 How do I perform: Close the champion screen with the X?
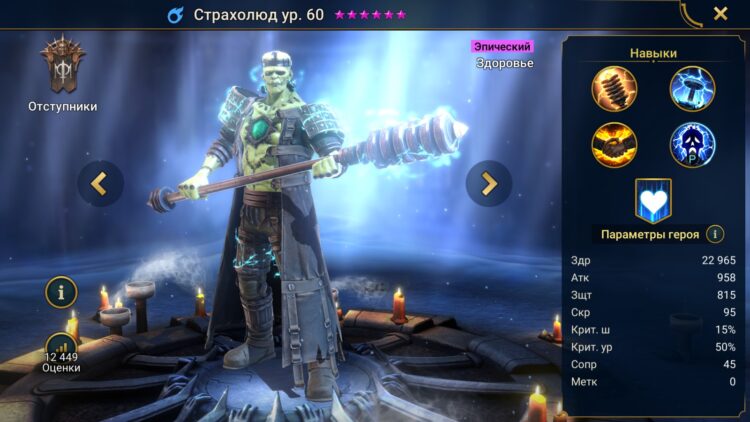coord(720,14)
